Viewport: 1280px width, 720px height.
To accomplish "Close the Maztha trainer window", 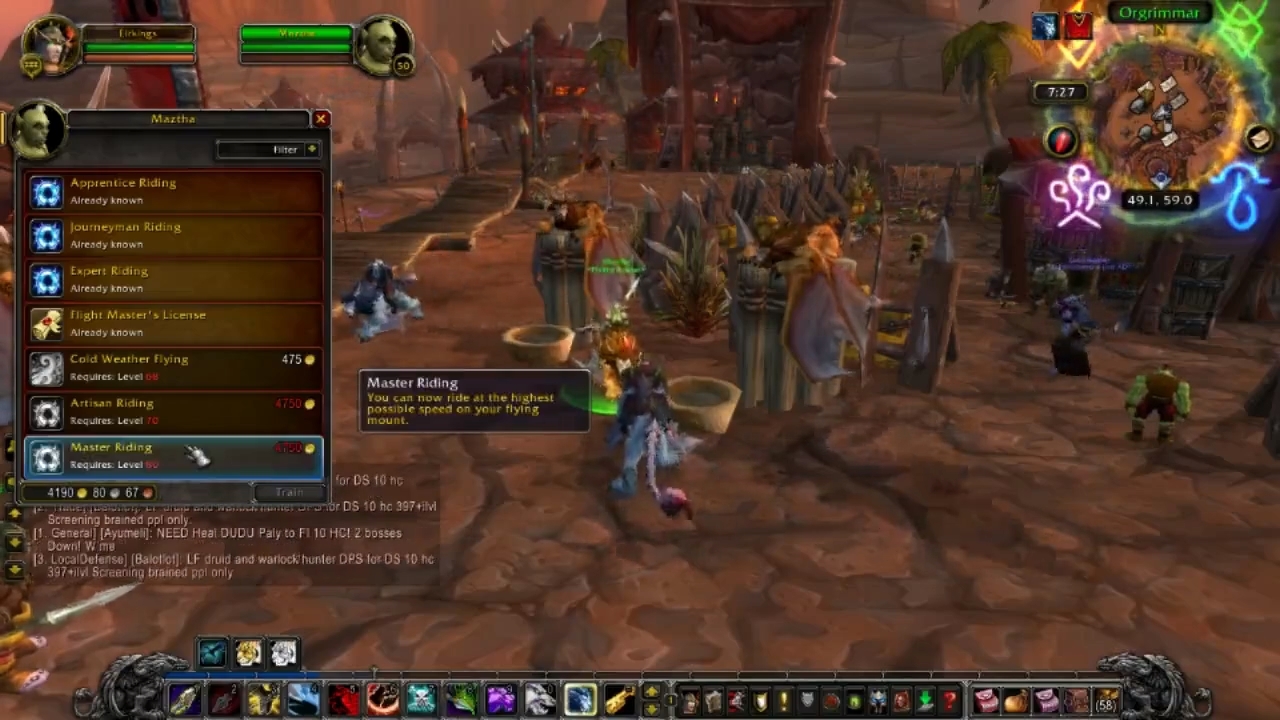I will pyautogui.click(x=320, y=119).
